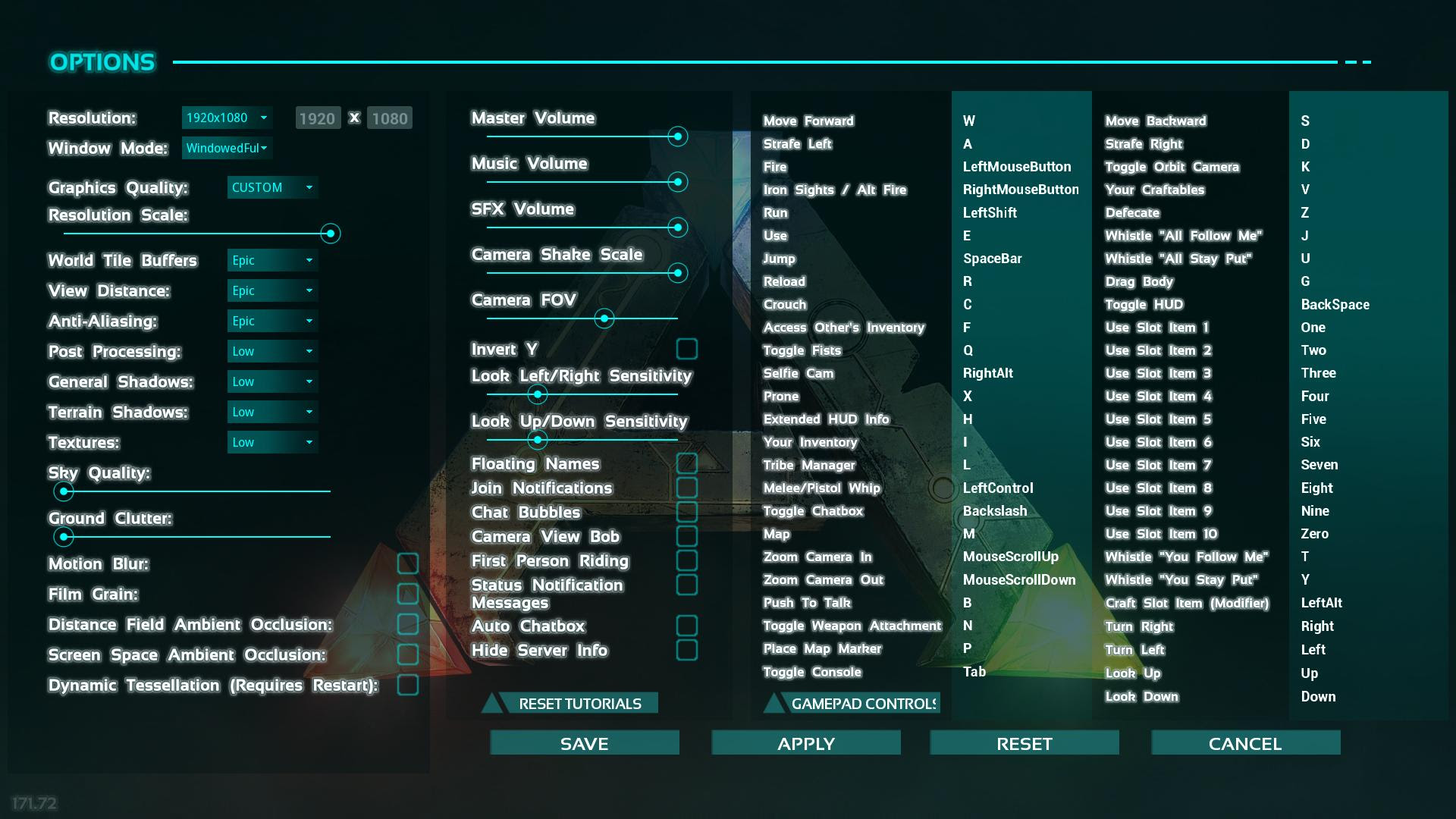Open the Resolution dropdown
The width and height of the screenshot is (1456, 819).
[x=226, y=118]
